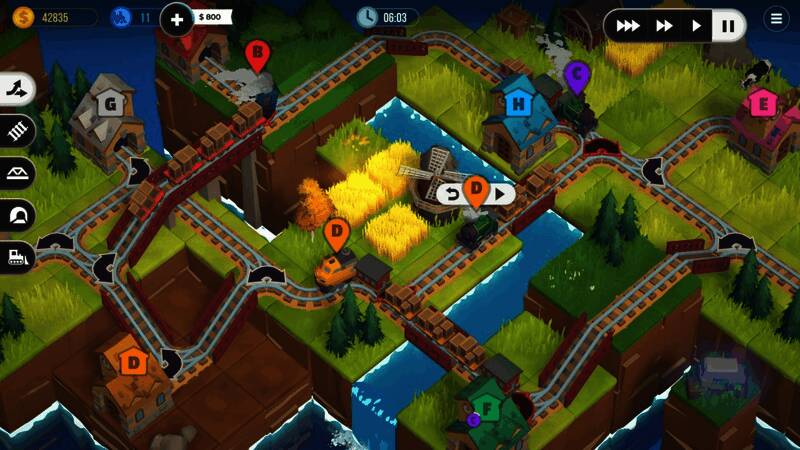Select the track switch direction tool

18,88
